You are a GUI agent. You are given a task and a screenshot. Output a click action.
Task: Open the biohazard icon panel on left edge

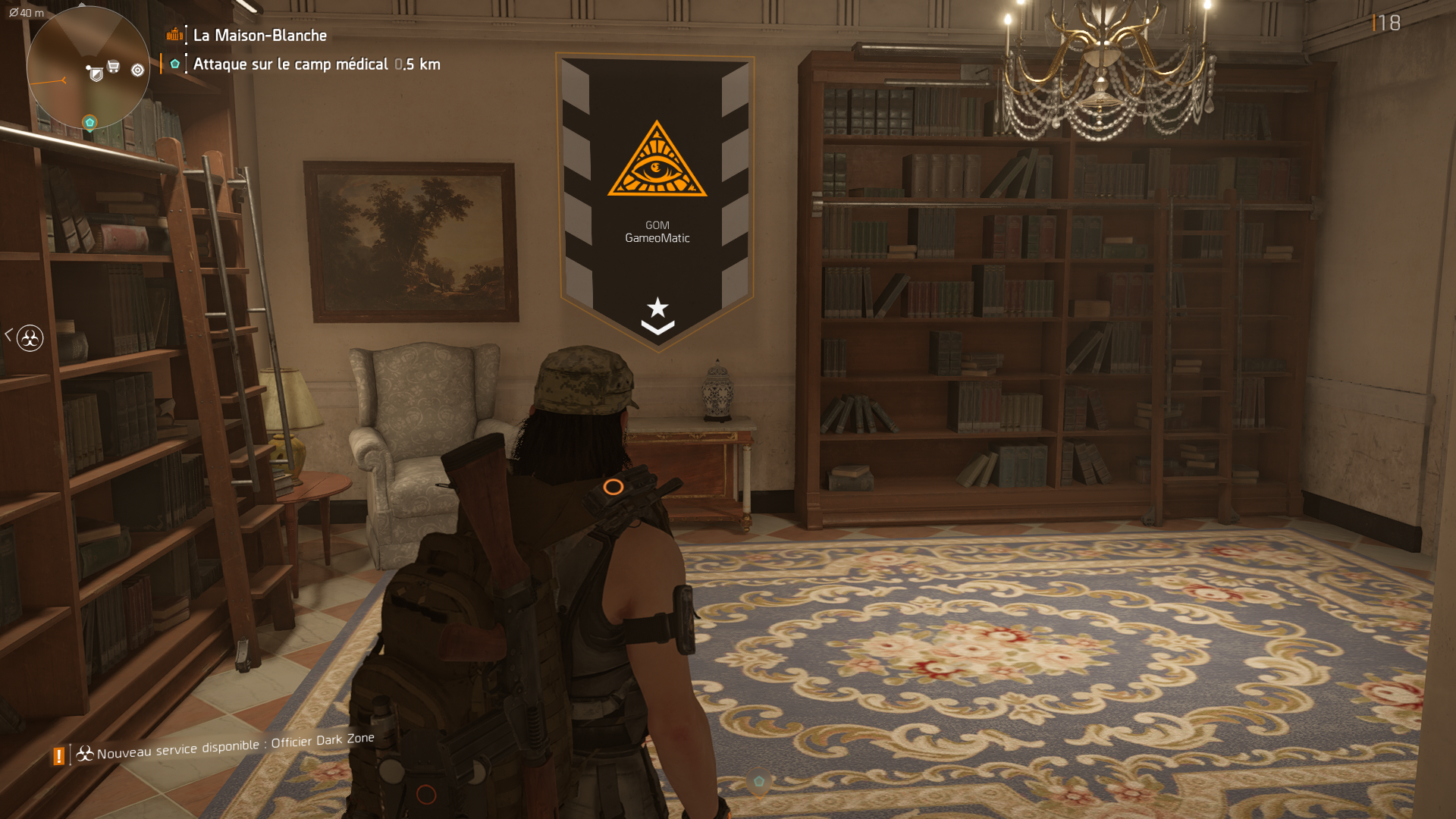[30, 338]
